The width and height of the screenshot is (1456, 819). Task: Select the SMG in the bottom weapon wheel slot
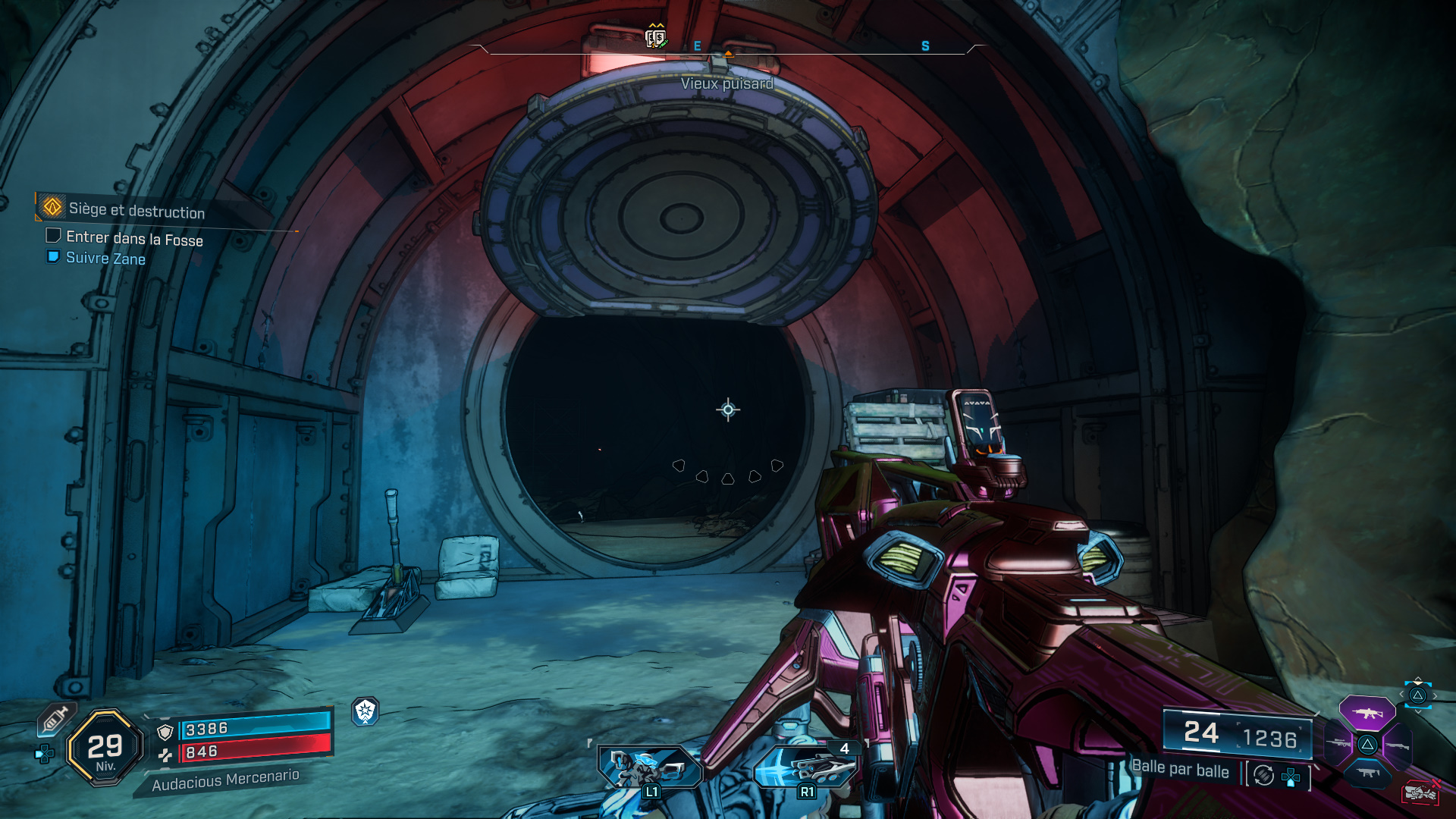click(1367, 772)
